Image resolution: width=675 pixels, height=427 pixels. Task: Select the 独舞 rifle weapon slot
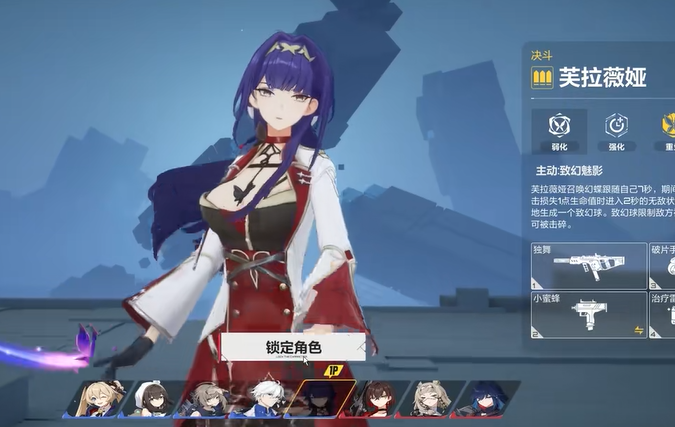point(588,265)
